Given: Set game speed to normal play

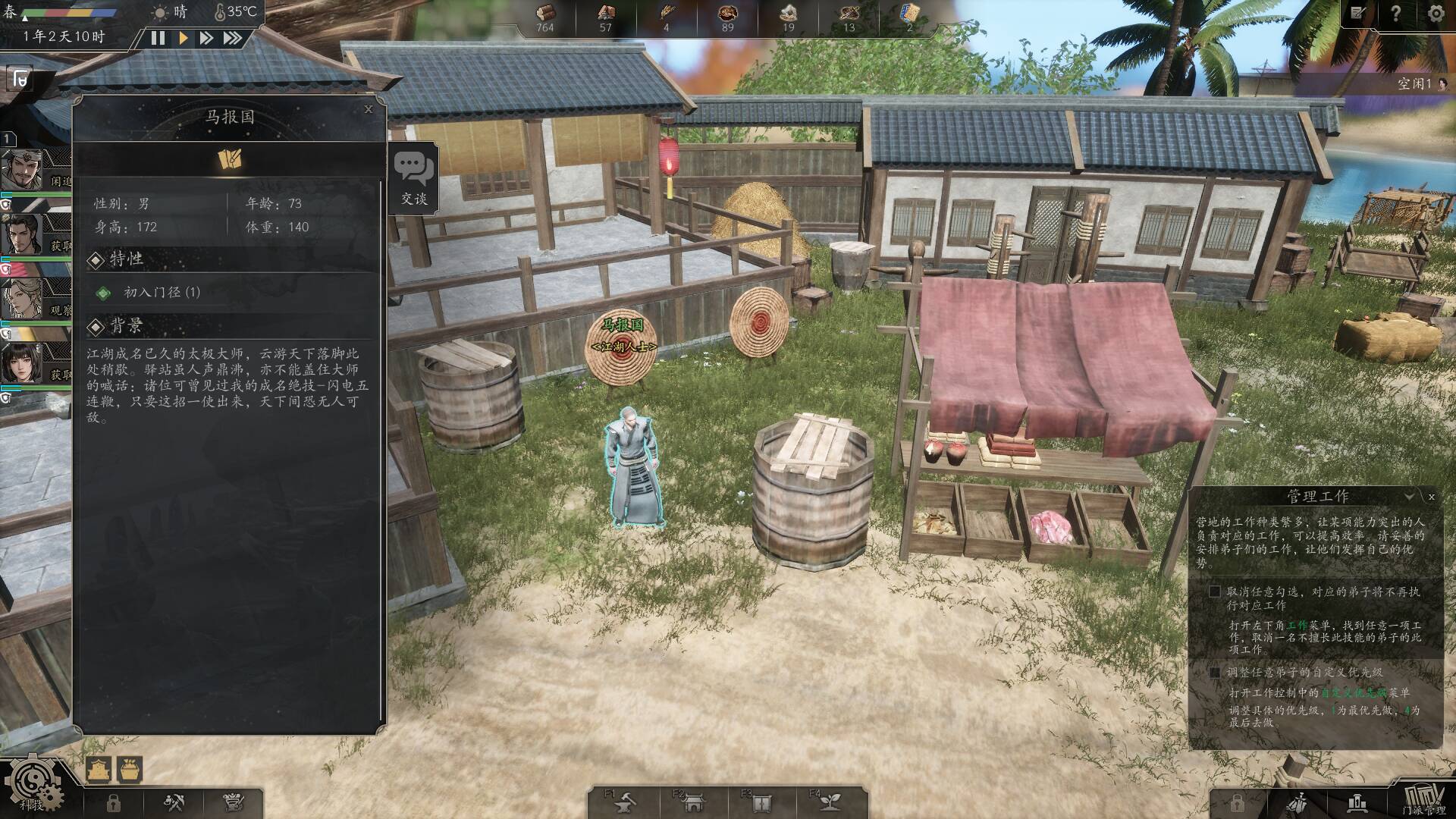Looking at the screenshot, I should (183, 38).
